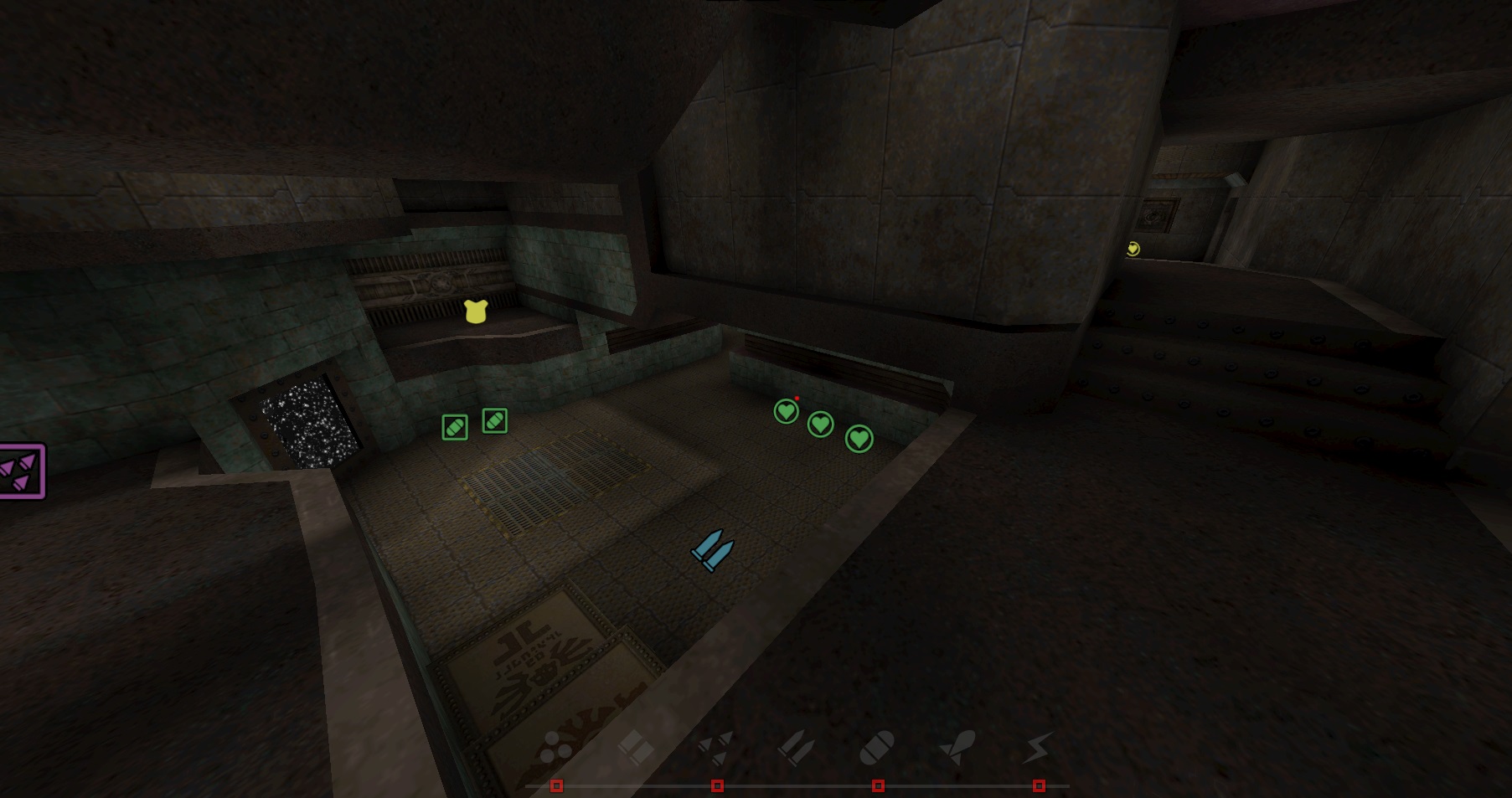Image resolution: width=1512 pixels, height=798 pixels.
Task: Click the yellow armor item marker
Action: click(476, 311)
